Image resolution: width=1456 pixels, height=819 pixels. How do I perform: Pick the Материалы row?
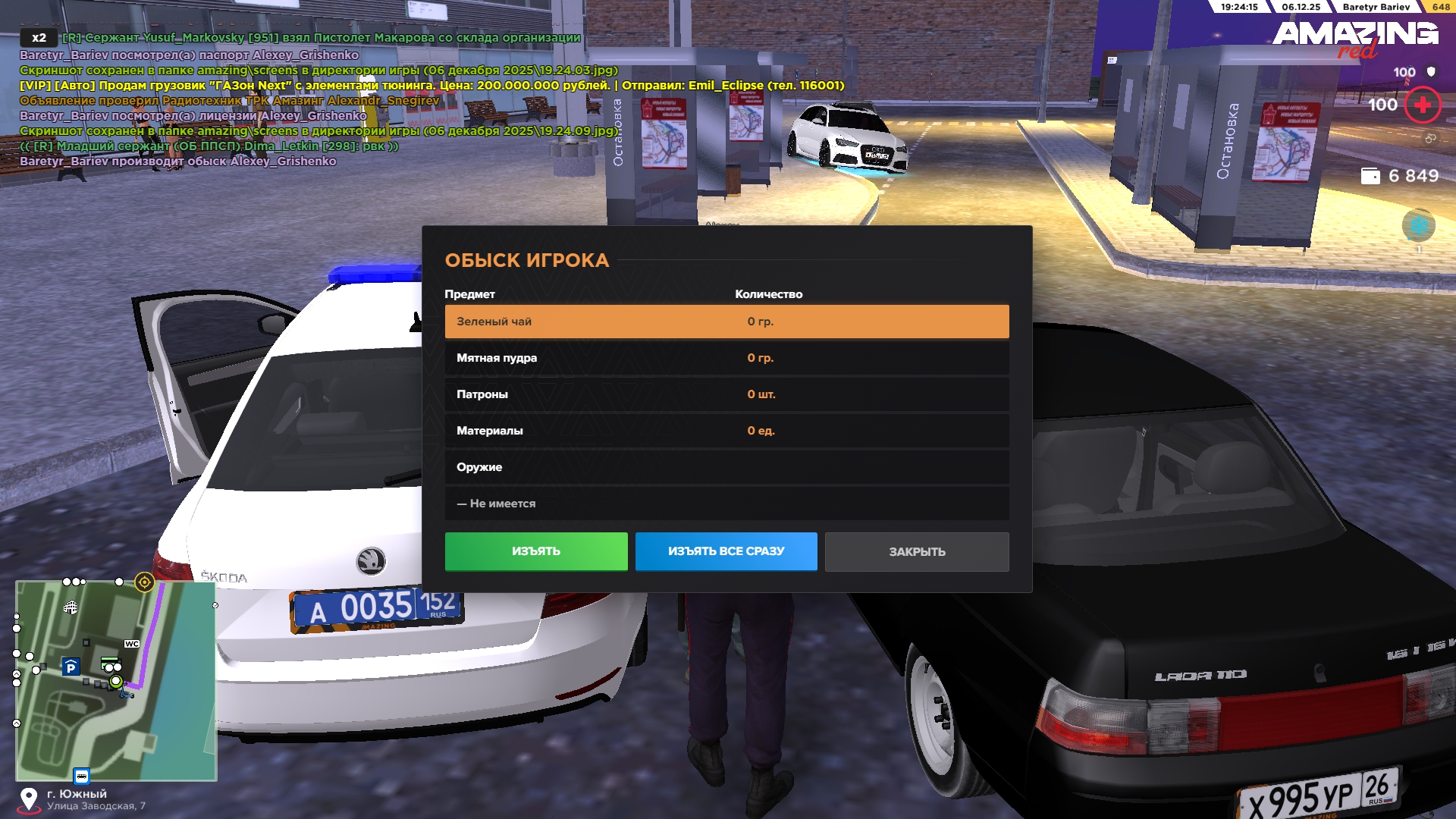726,431
